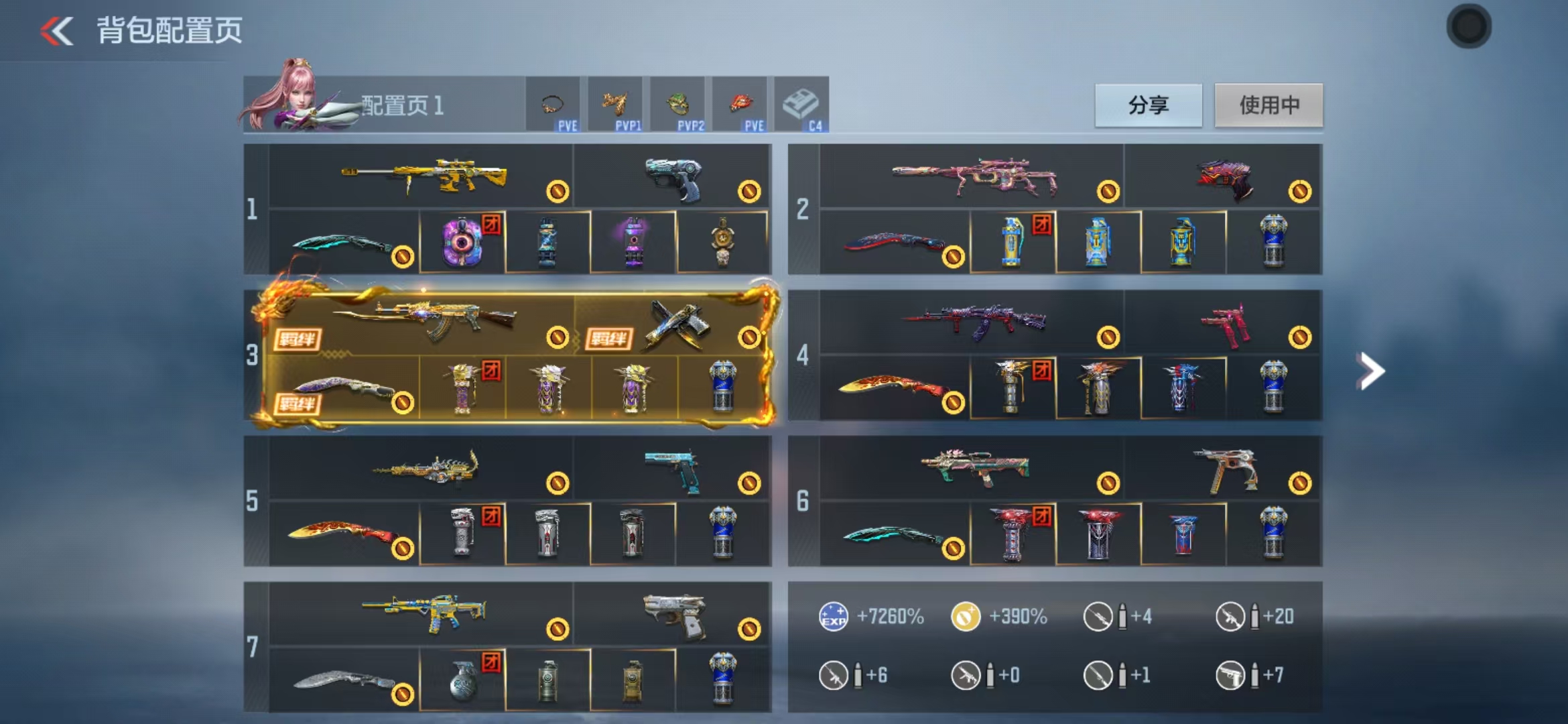The image size is (1568, 724).
Task: Share this loadout with 分享 button
Action: (1148, 105)
